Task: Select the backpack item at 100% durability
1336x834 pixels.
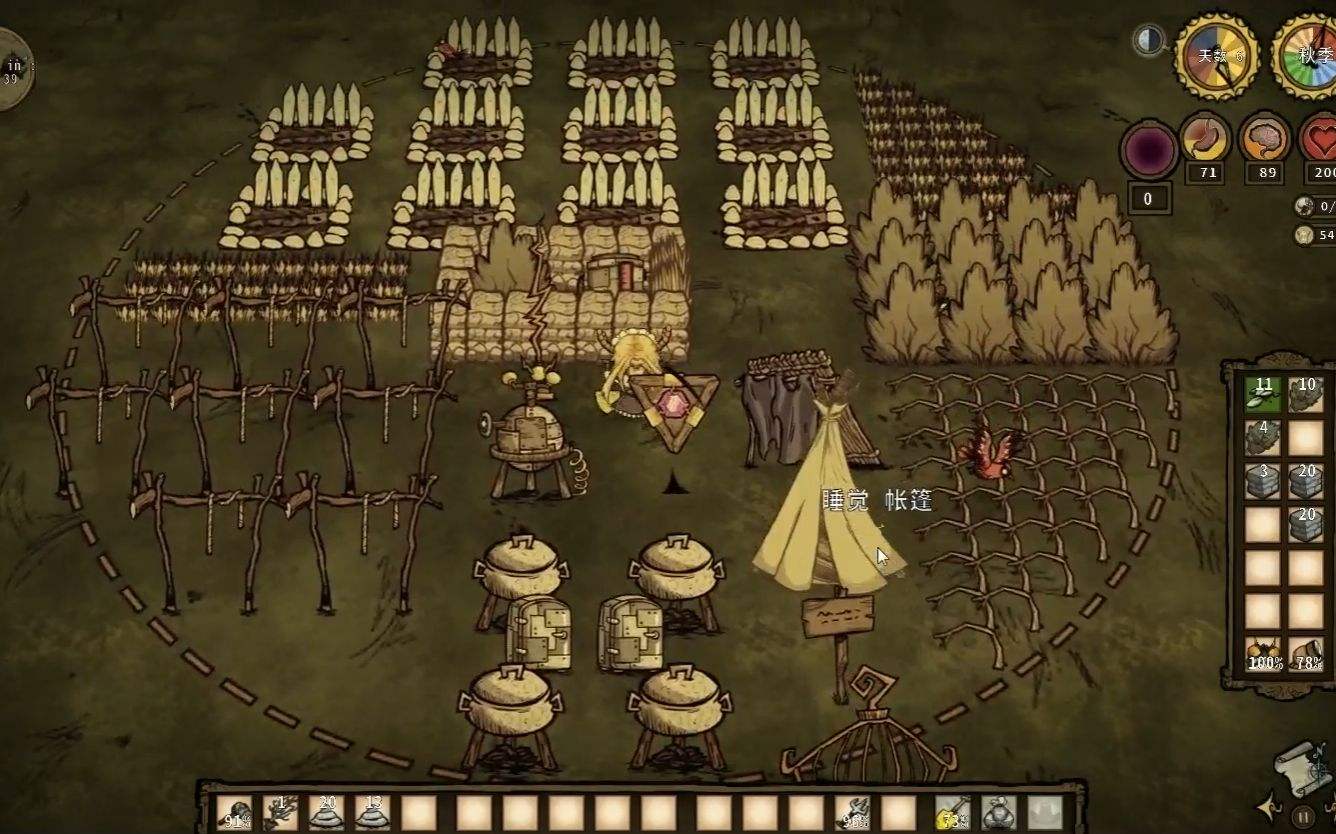Action: (1264, 654)
